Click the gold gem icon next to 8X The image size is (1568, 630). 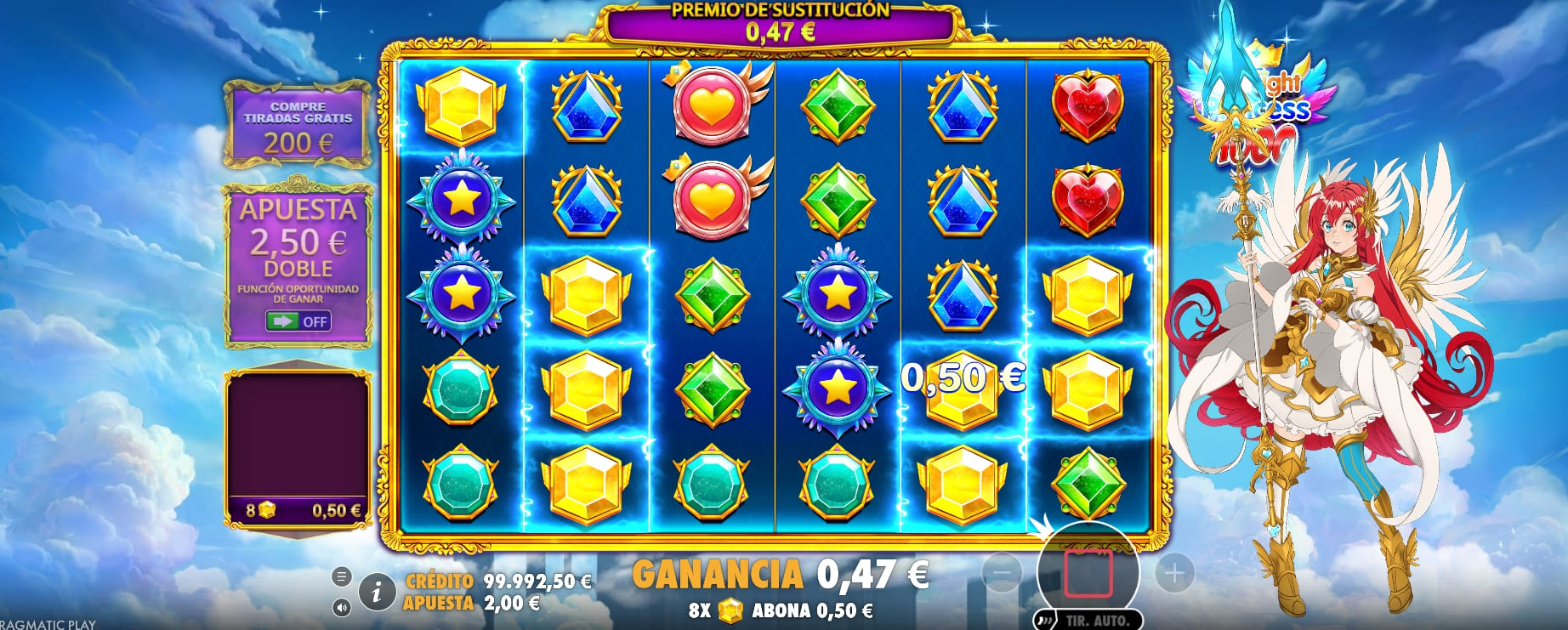coord(730,609)
